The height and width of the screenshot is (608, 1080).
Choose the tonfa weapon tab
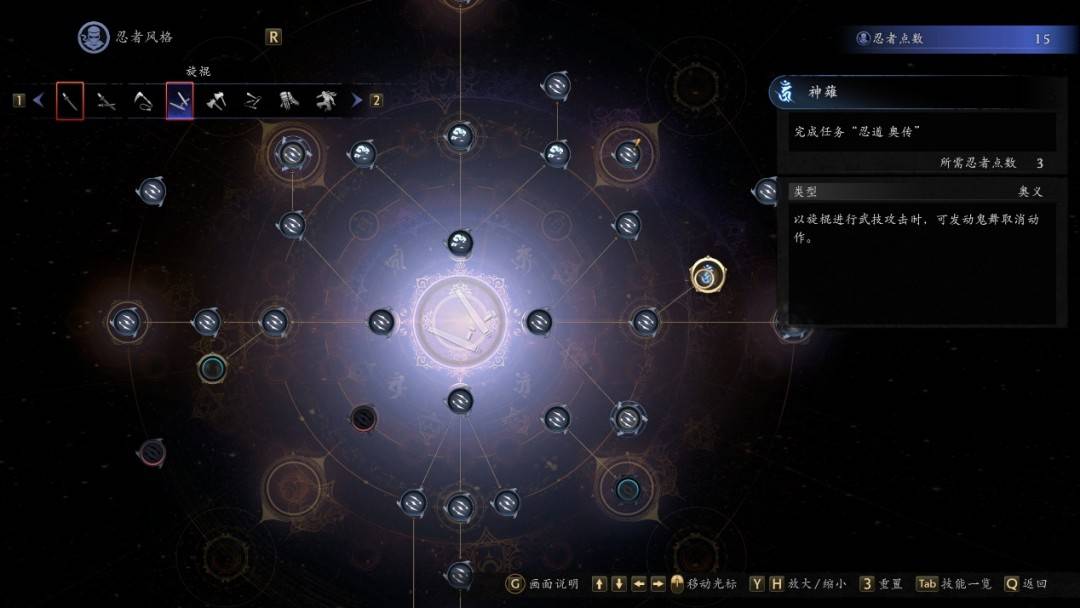pyautogui.click(x=180, y=101)
